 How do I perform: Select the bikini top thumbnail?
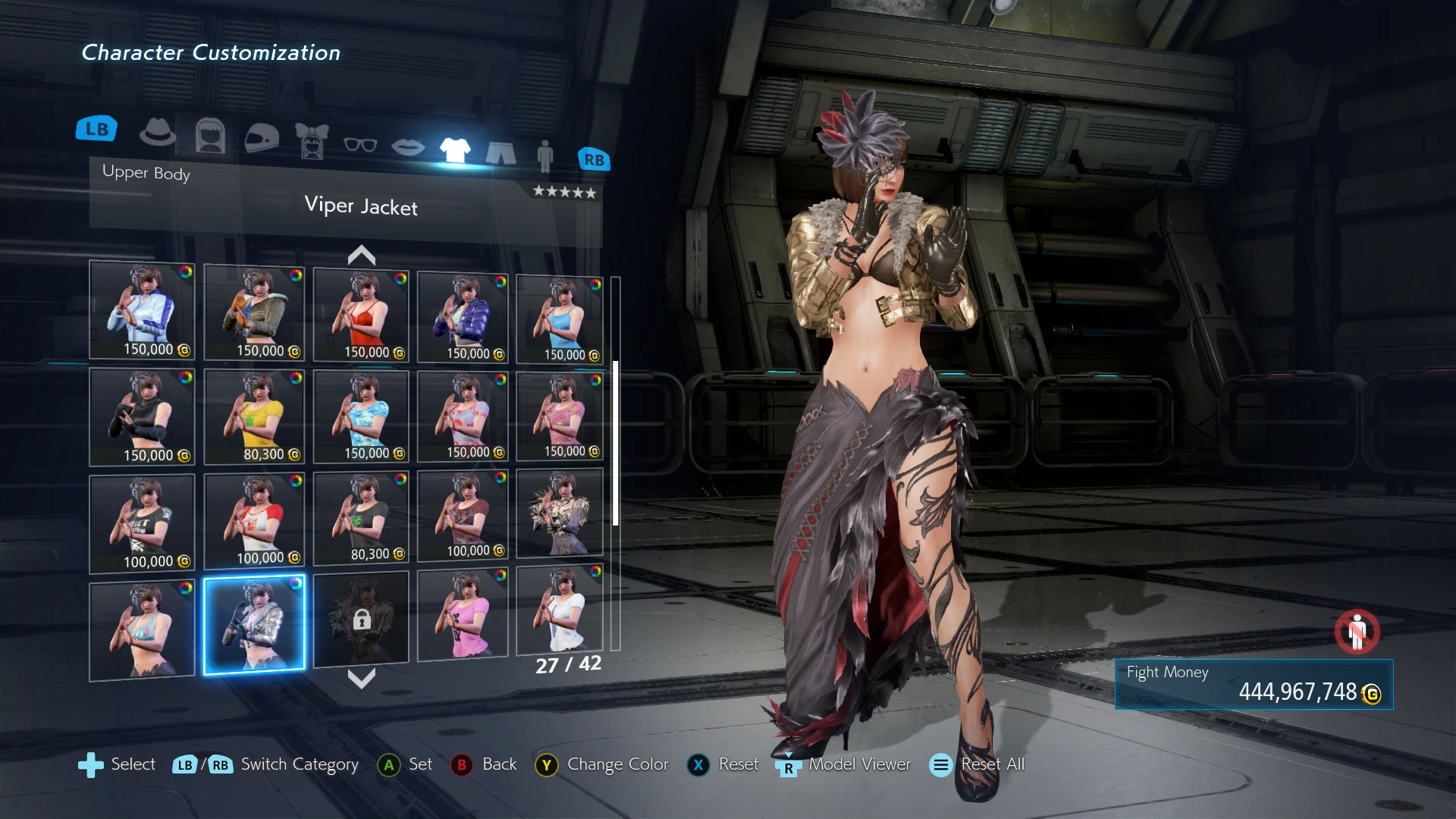pyautogui.click(x=142, y=629)
